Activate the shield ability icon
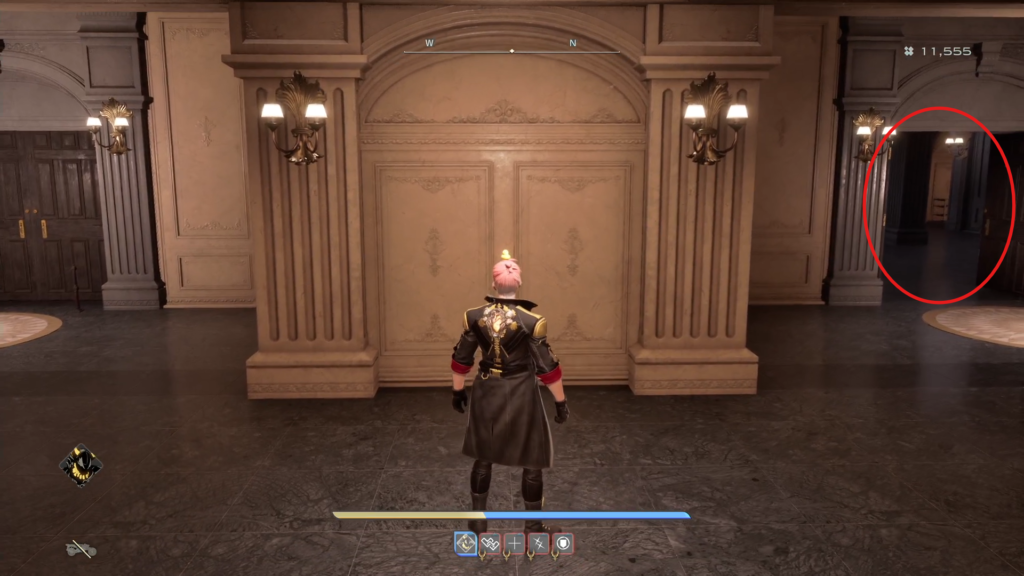Screen dimensions: 1024x576 click(x=564, y=543)
